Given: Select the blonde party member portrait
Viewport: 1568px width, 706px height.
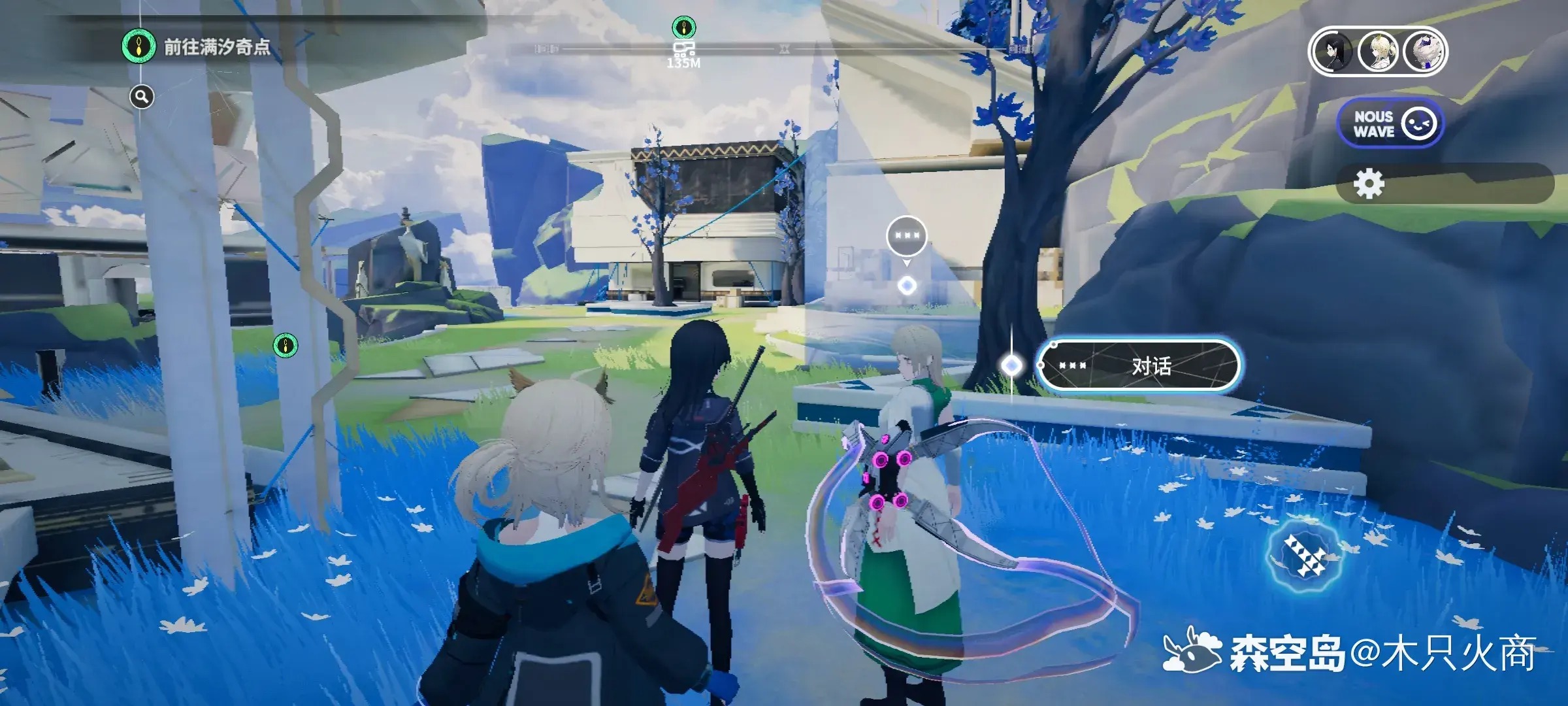Looking at the screenshot, I should pyautogui.click(x=1378, y=52).
